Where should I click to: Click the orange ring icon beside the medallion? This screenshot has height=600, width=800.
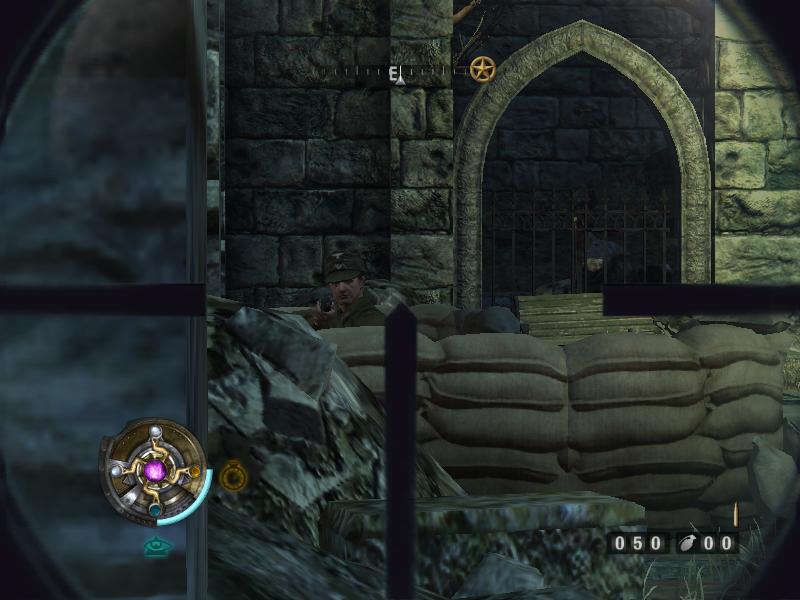233,473
